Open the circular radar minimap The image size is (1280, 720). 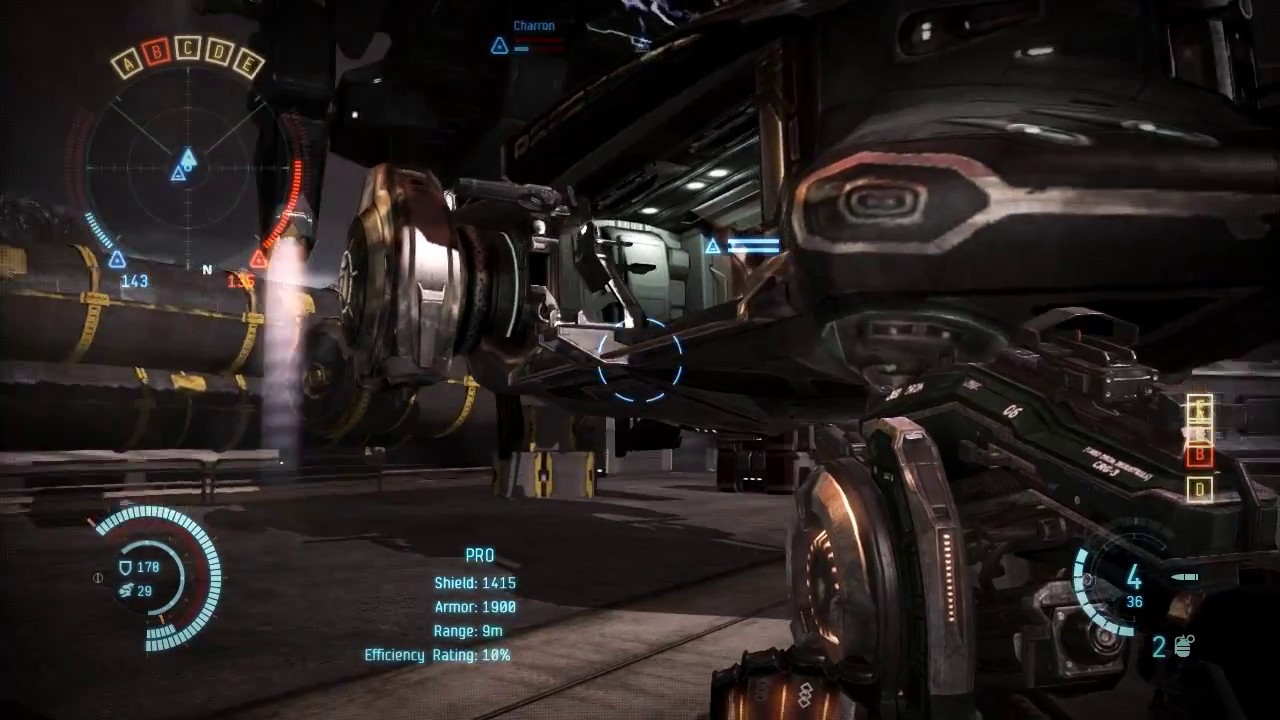point(187,166)
